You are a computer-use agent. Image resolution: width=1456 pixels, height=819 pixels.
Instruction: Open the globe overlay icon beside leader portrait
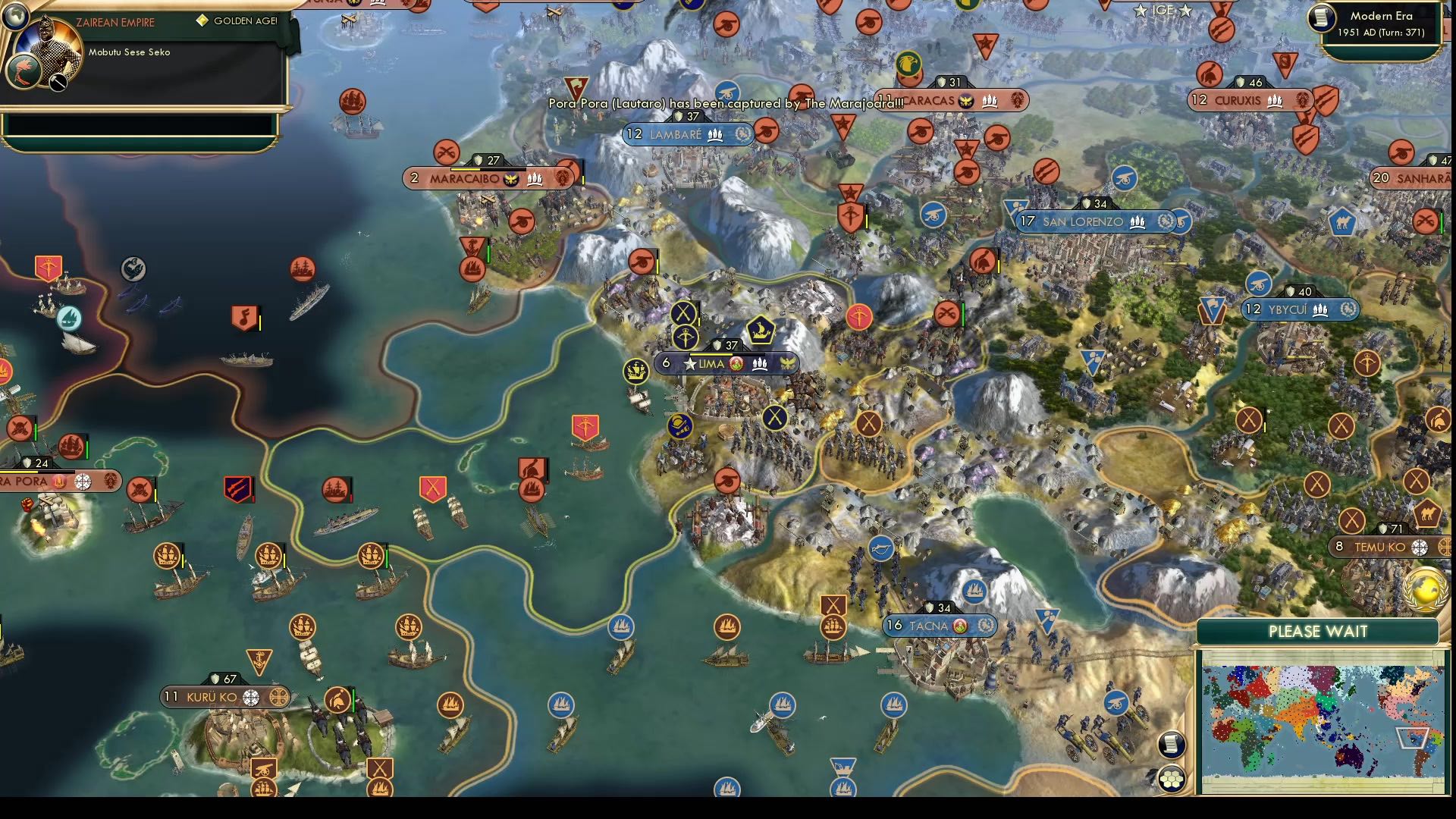tap(15, 15)
